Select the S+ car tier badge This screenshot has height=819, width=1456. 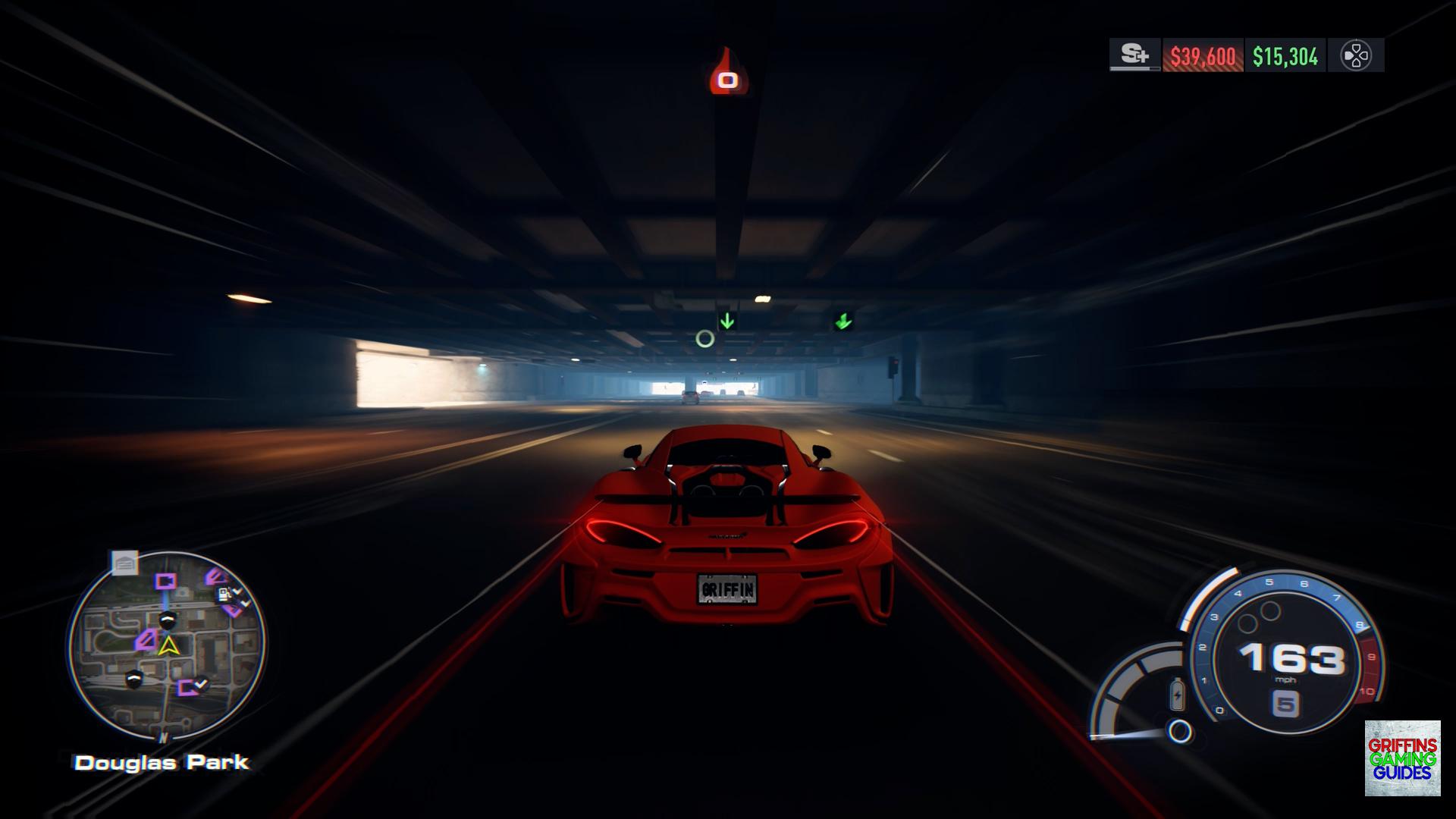[x=1134, y=55]
